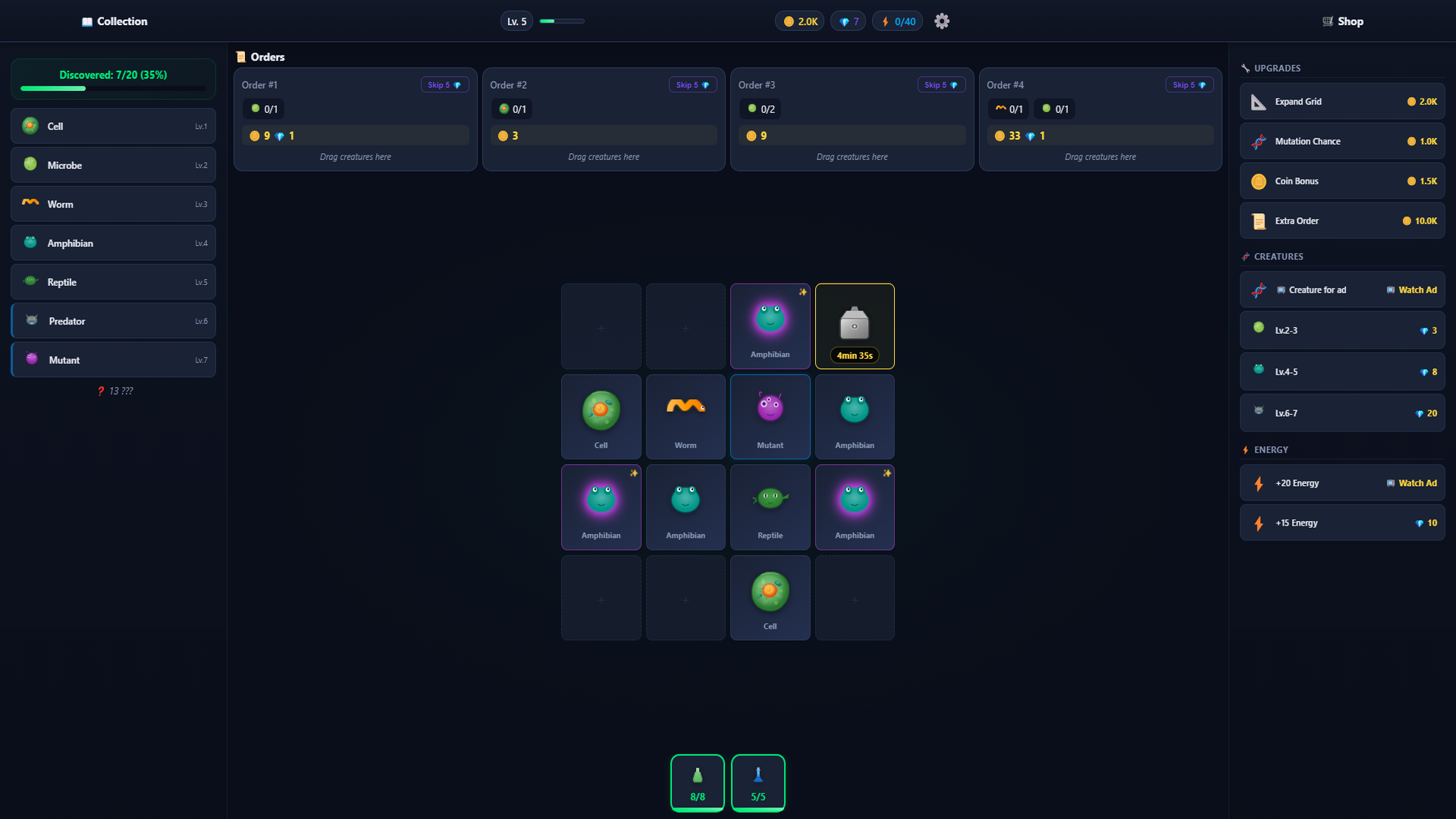
Task: Select the blue potion flask showing 5/5
Action: pyautogui.click(x=758, y=783)
